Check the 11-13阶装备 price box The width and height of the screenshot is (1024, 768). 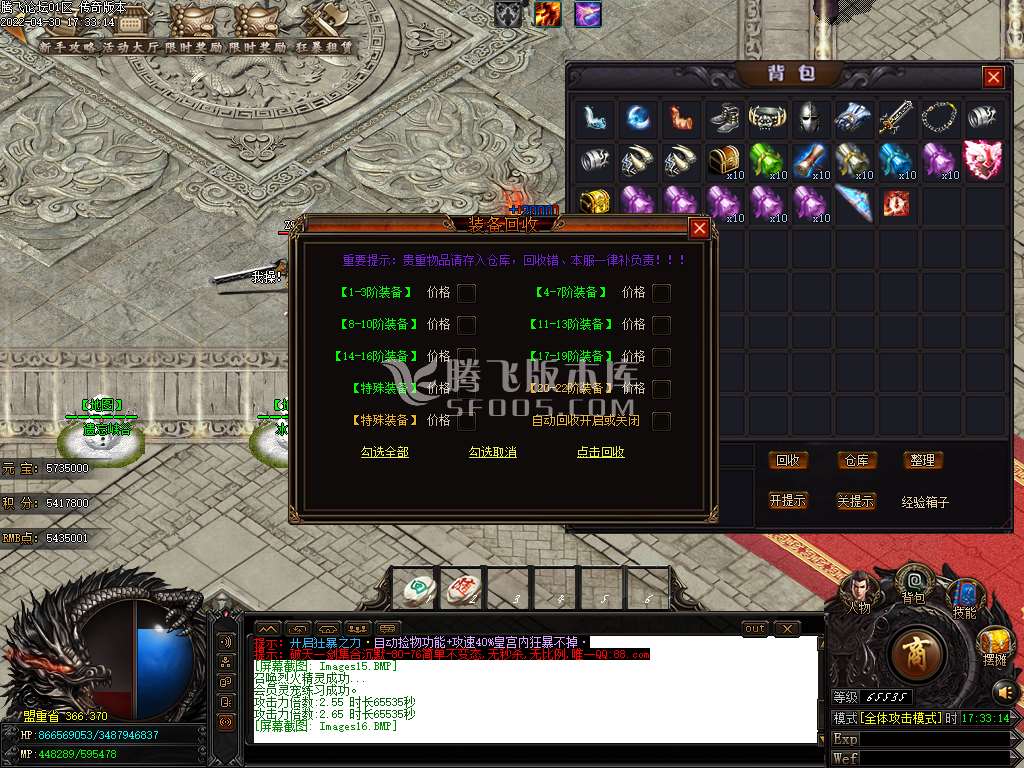(x=661, y=325)
